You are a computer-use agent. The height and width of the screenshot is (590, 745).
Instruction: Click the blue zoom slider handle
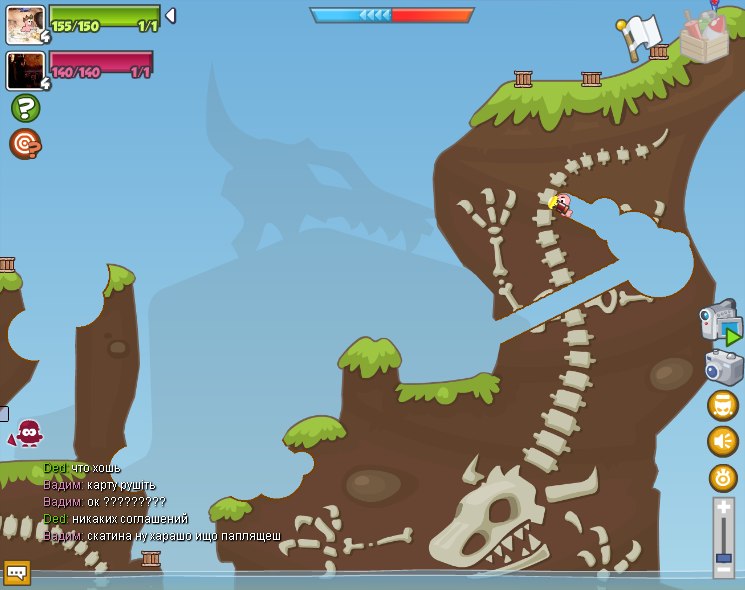click(723, 557)
